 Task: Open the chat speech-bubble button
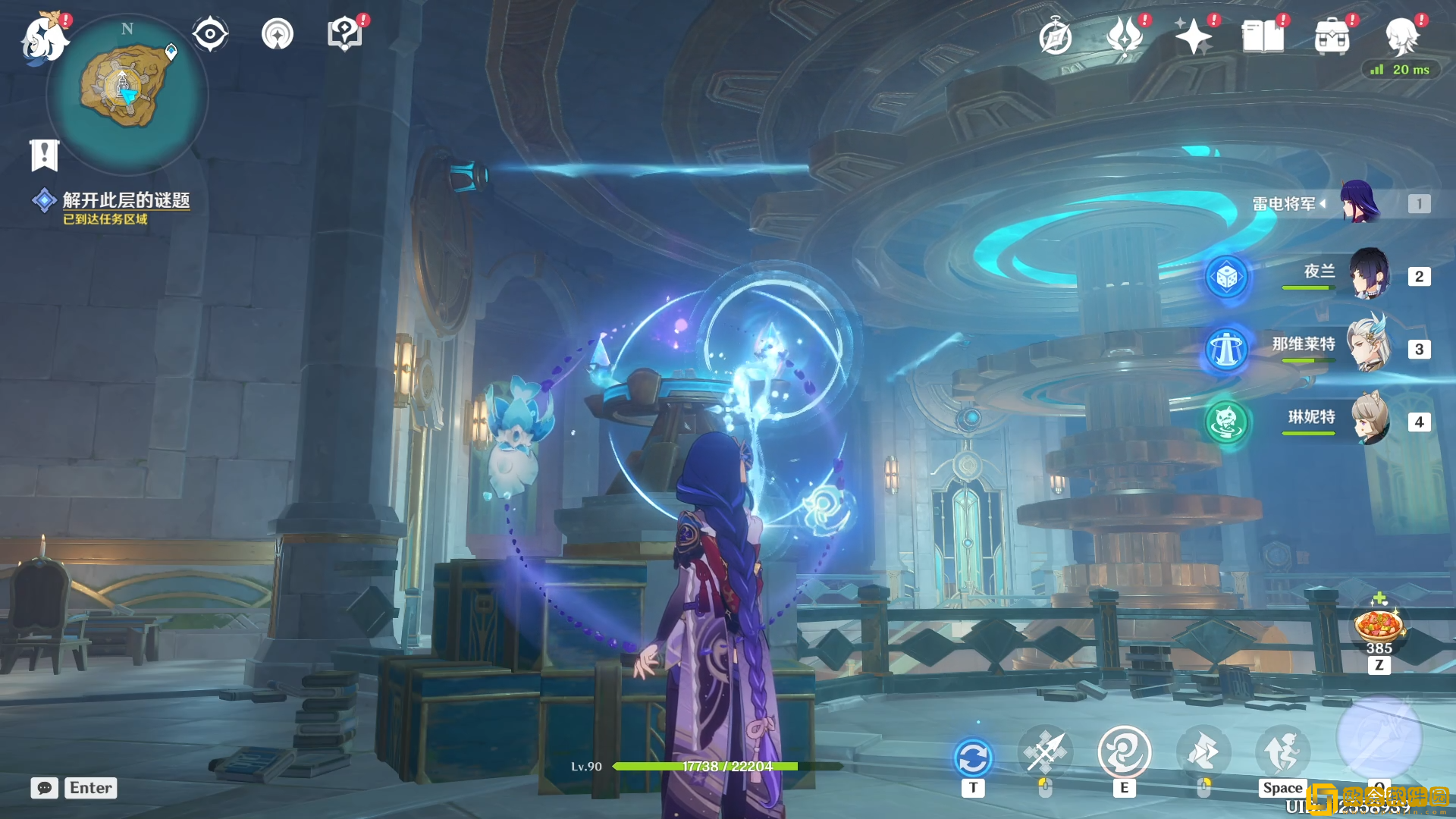(44, 788)
